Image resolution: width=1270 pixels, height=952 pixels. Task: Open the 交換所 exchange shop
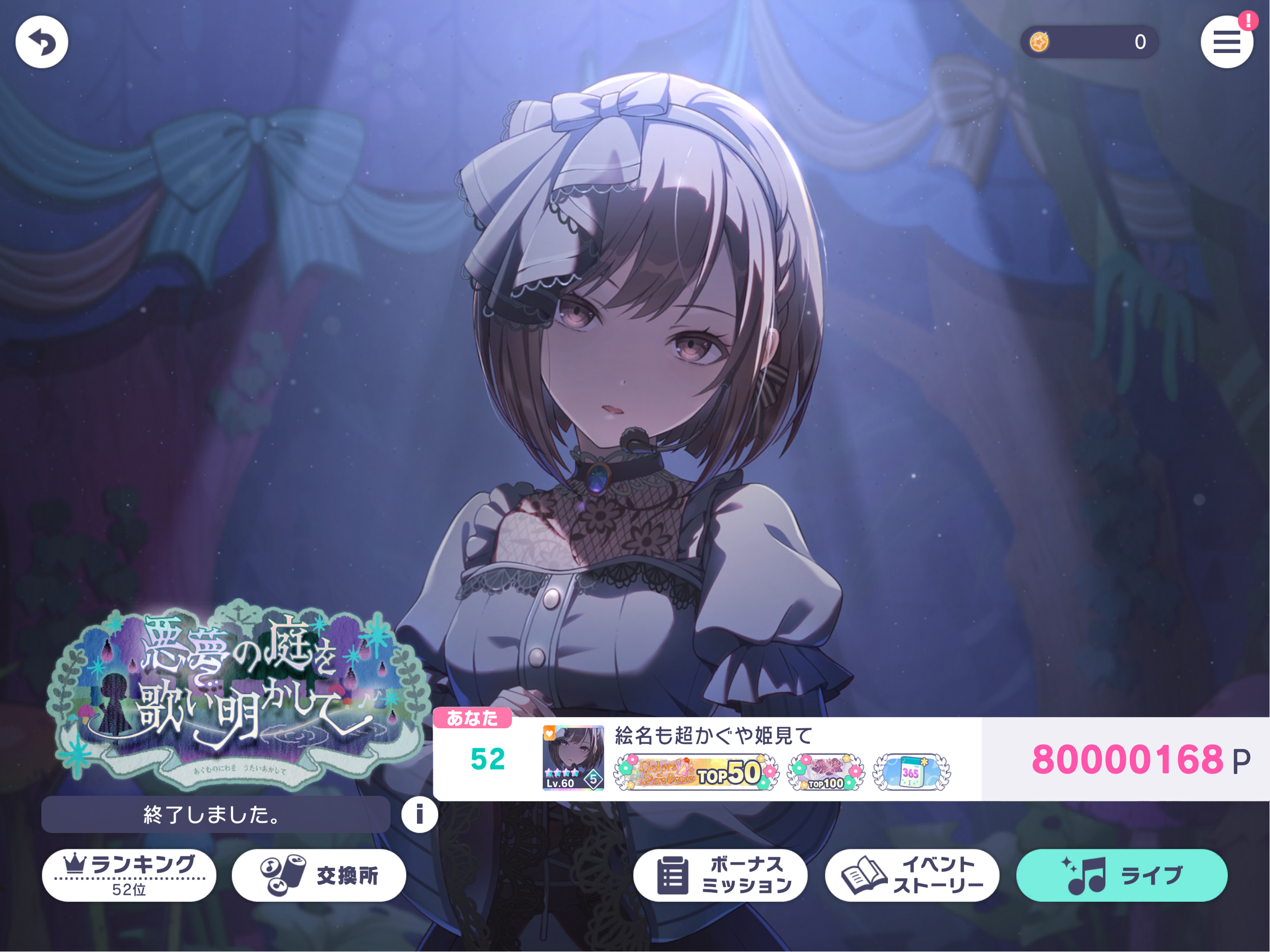tap(318, 875)
